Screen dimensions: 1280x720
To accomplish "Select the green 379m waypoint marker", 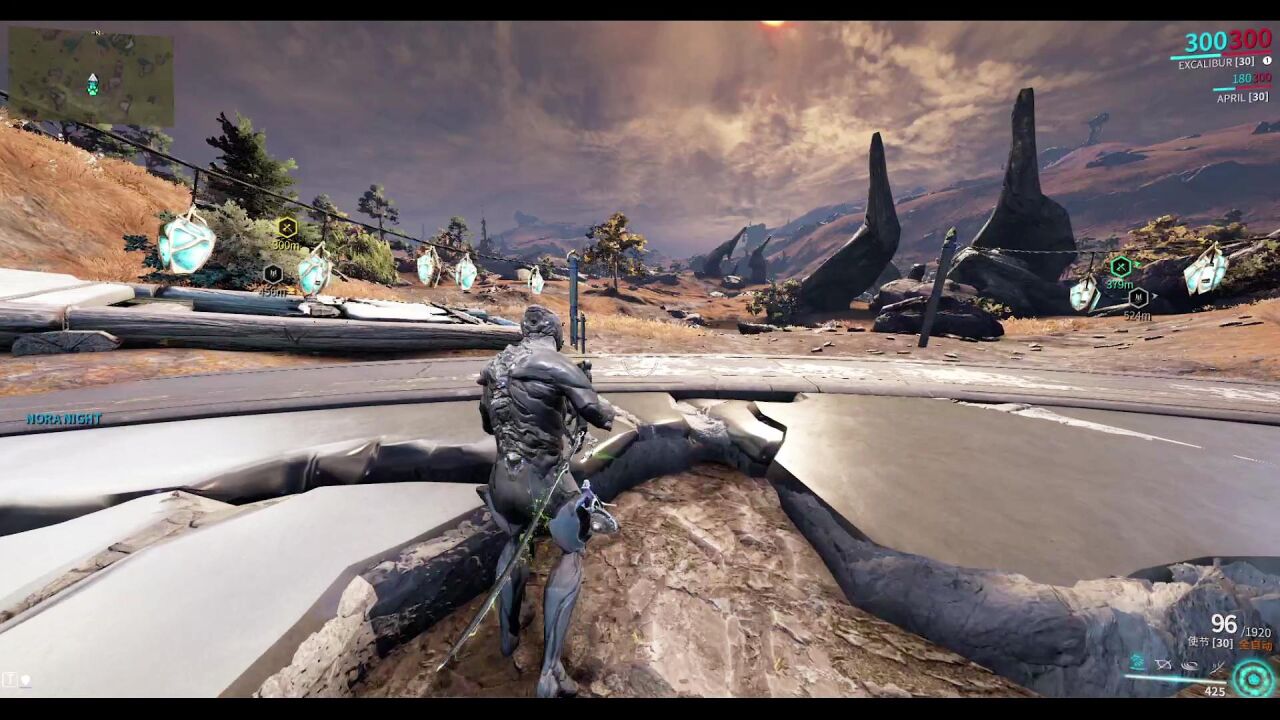I will (1121, 268).
